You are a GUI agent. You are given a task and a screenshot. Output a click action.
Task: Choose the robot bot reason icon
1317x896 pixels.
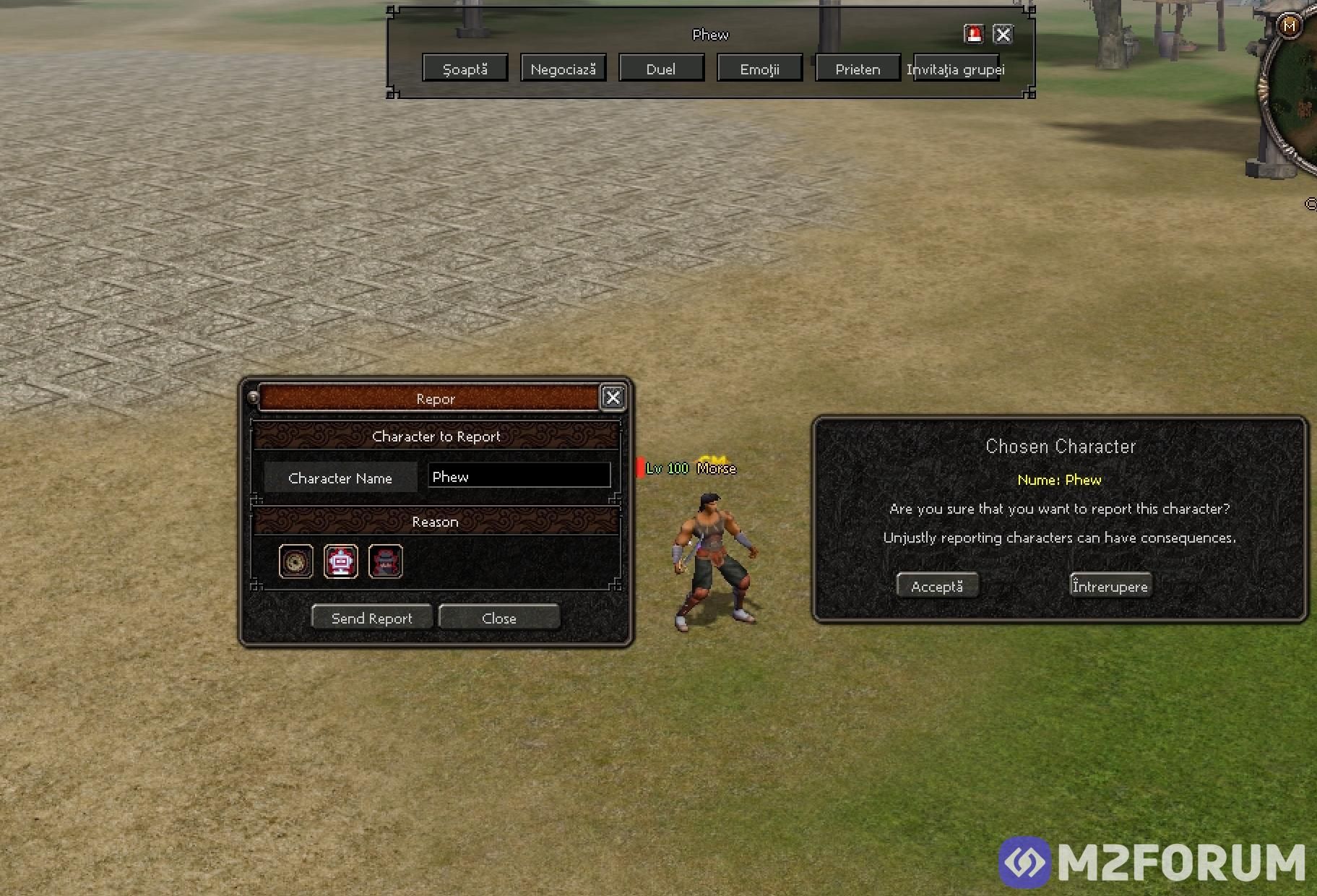pos(341,561)
